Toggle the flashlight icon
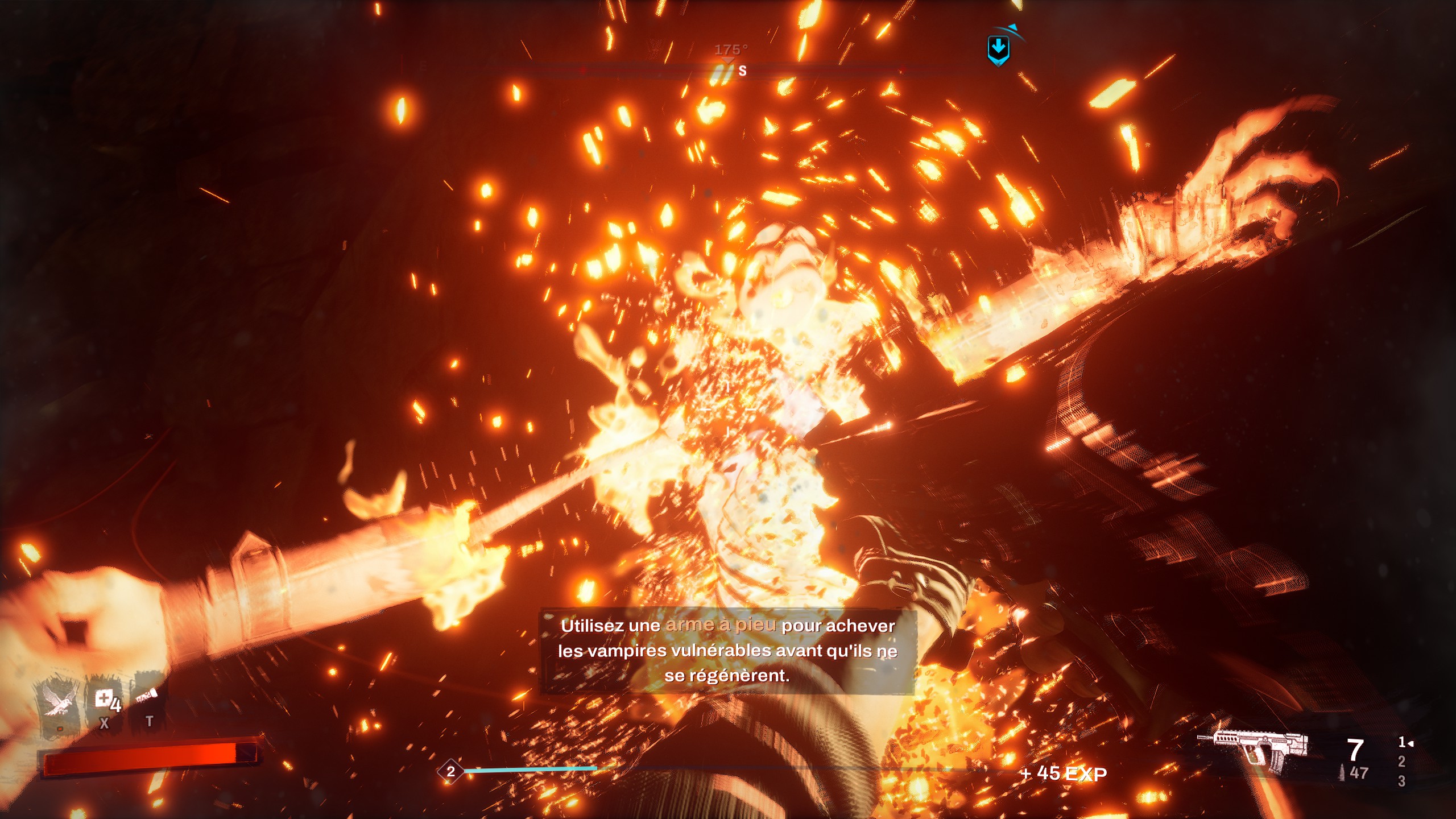Image resolution: width=1456 pixels, height=819 pixels. pos(147,697)
